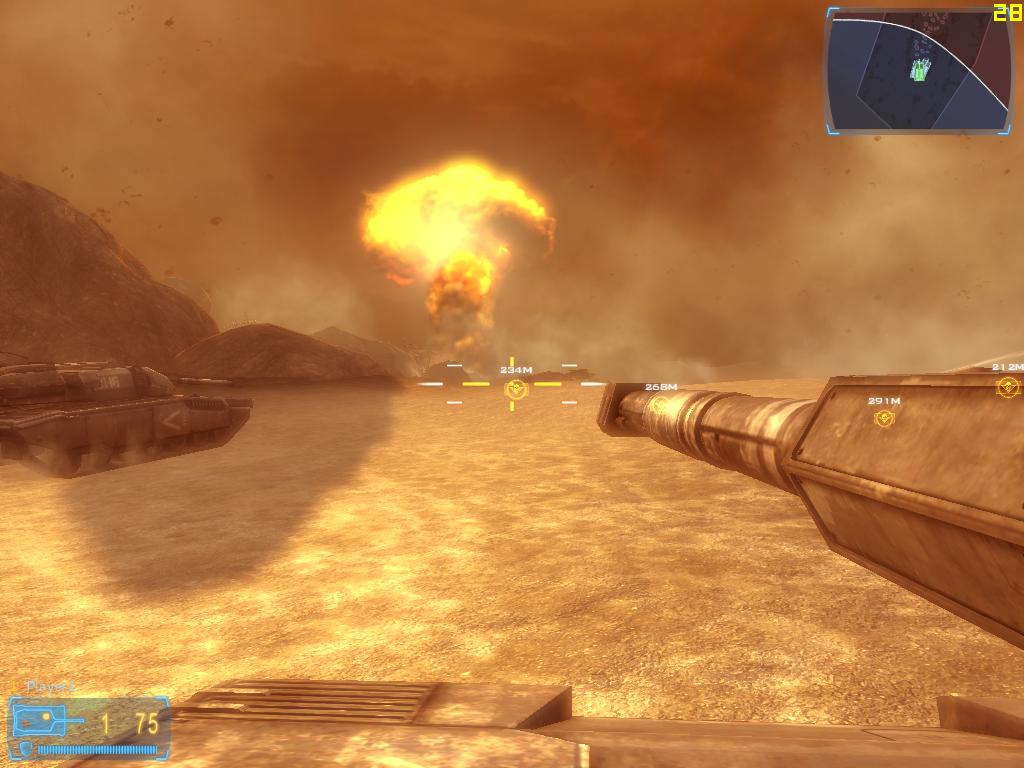Click the minimap in the corner
1024x768 pixels.
[919, 71]
